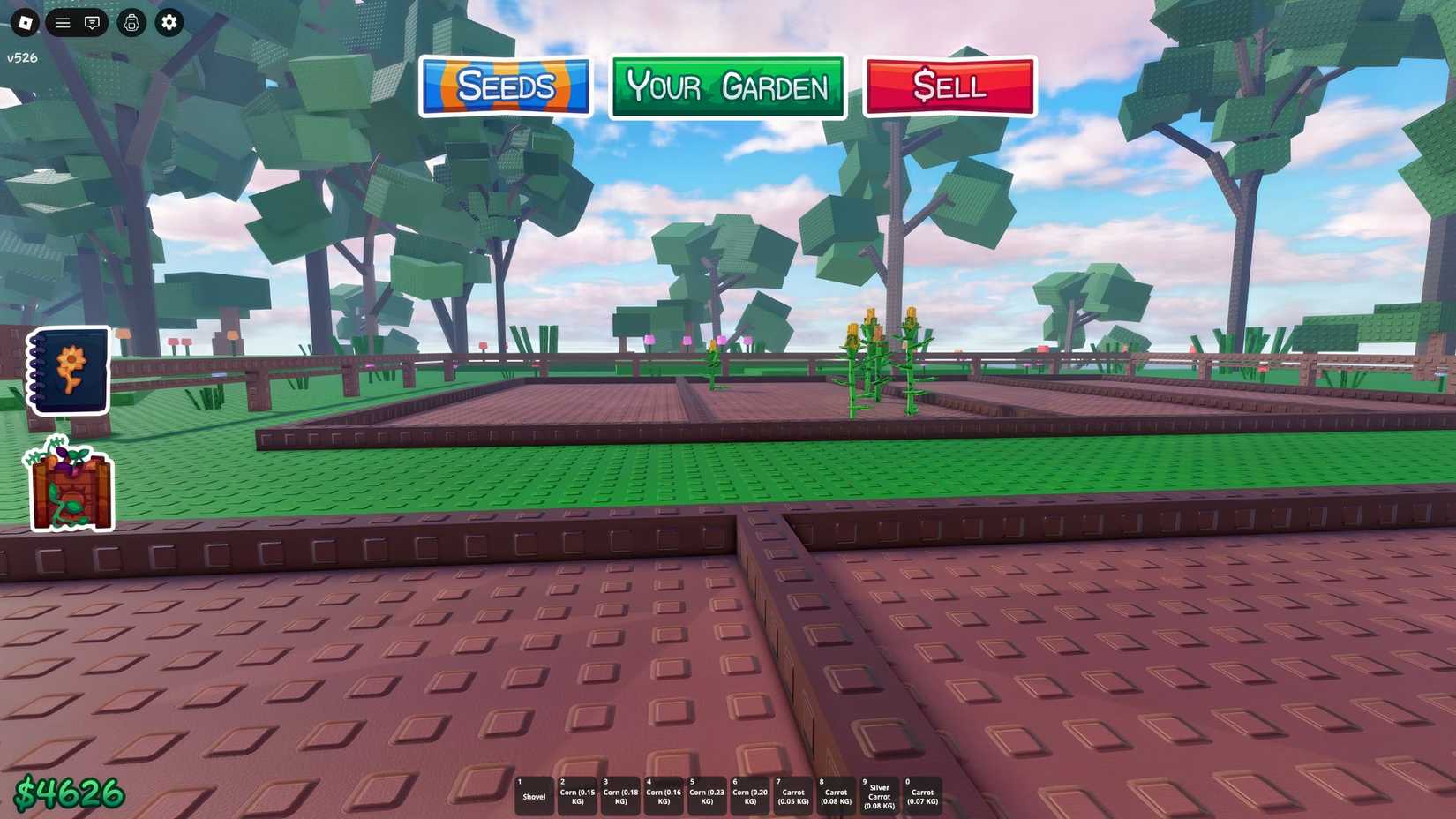The height and width of the screenshot is (819, 1456).
Task: Equip Corn (0.20 KG) in slot 6
Action: click(750, 793)
